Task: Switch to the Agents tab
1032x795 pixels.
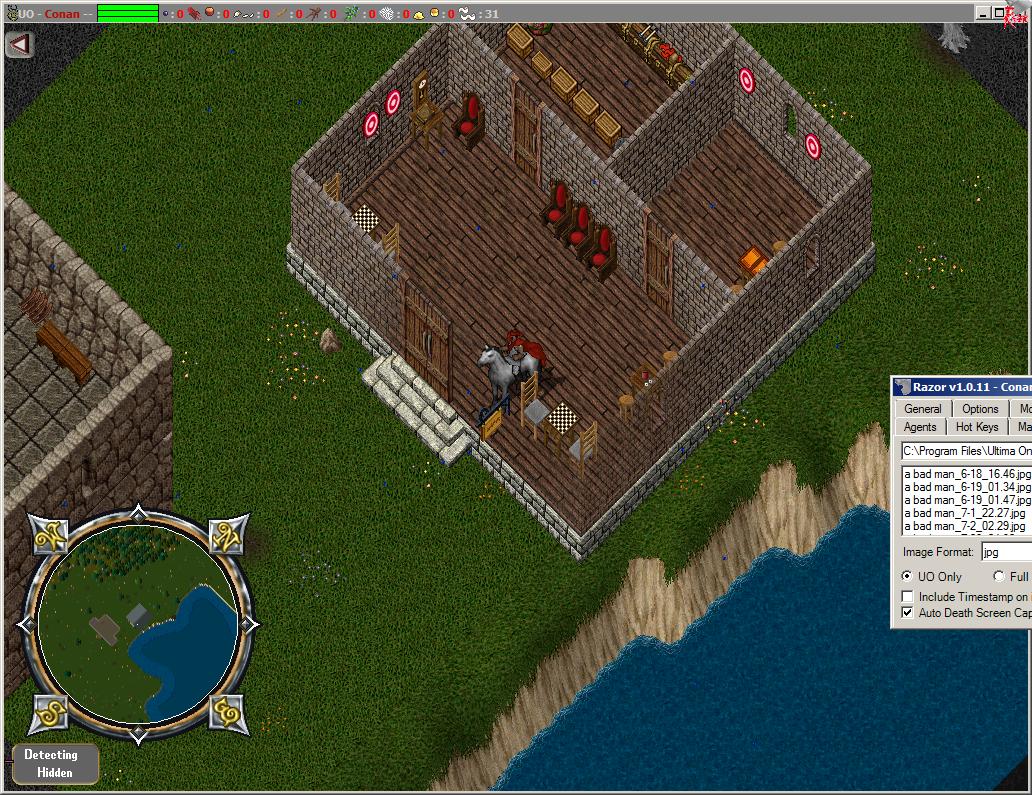Action: point(920,427)
